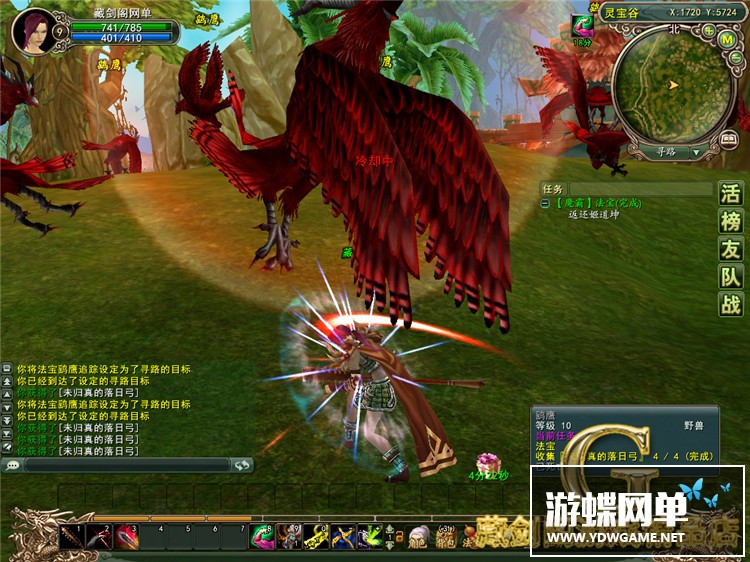Click the green buff icon showing 18分

[582, 26]
